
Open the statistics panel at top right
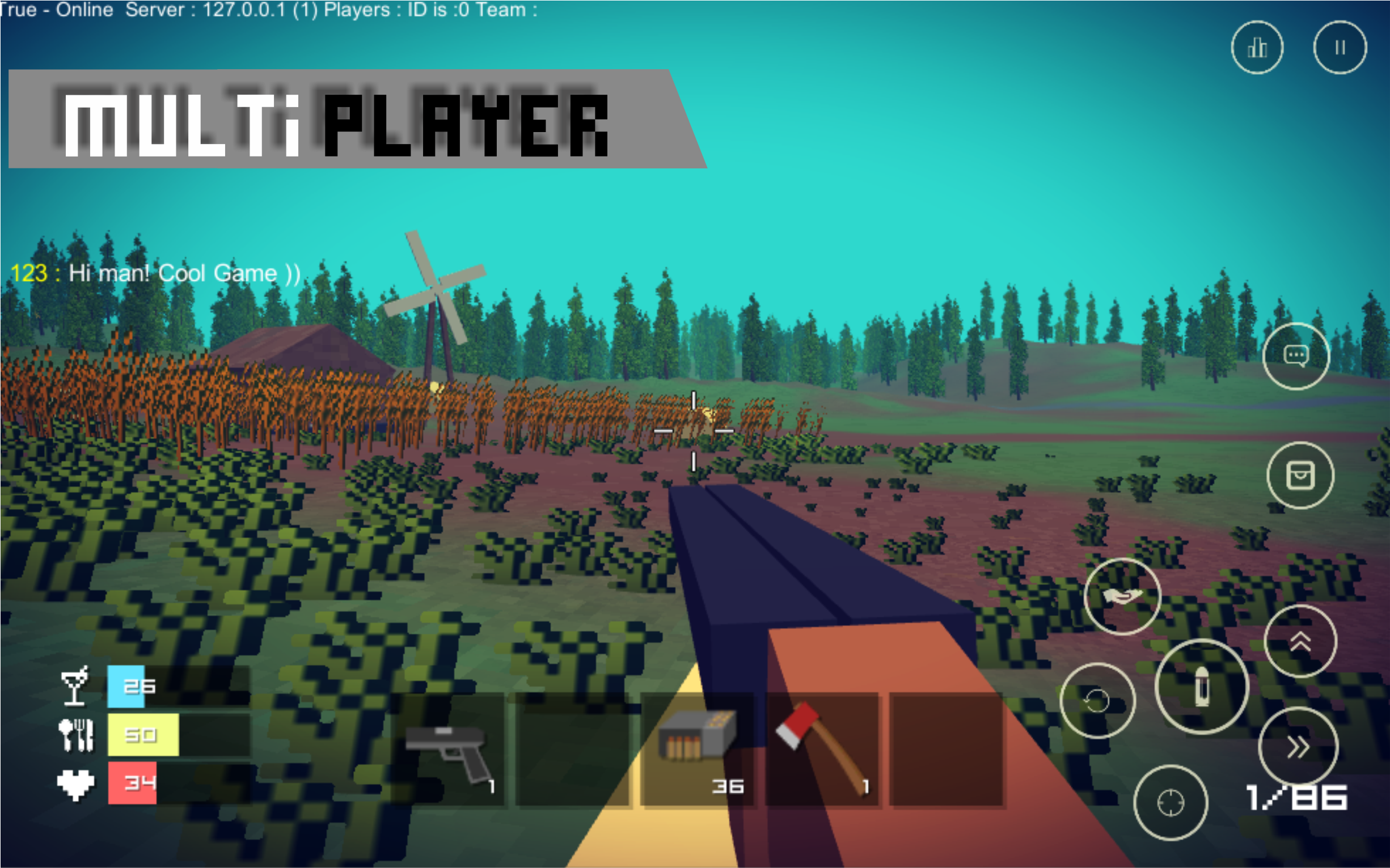[x=1257, y=48]
